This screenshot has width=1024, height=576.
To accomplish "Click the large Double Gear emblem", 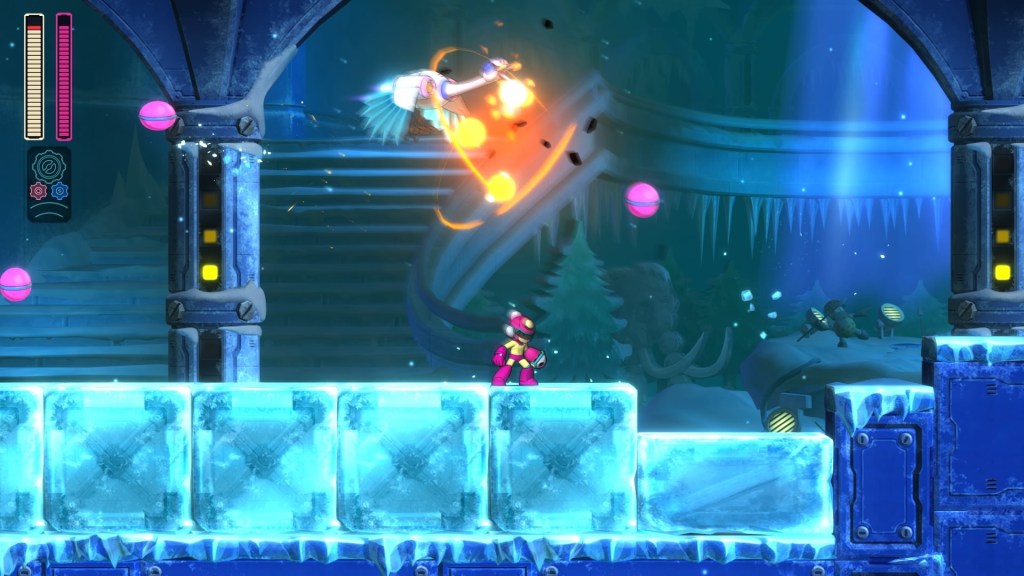I will pyautogui.click(x=48, y=166).
